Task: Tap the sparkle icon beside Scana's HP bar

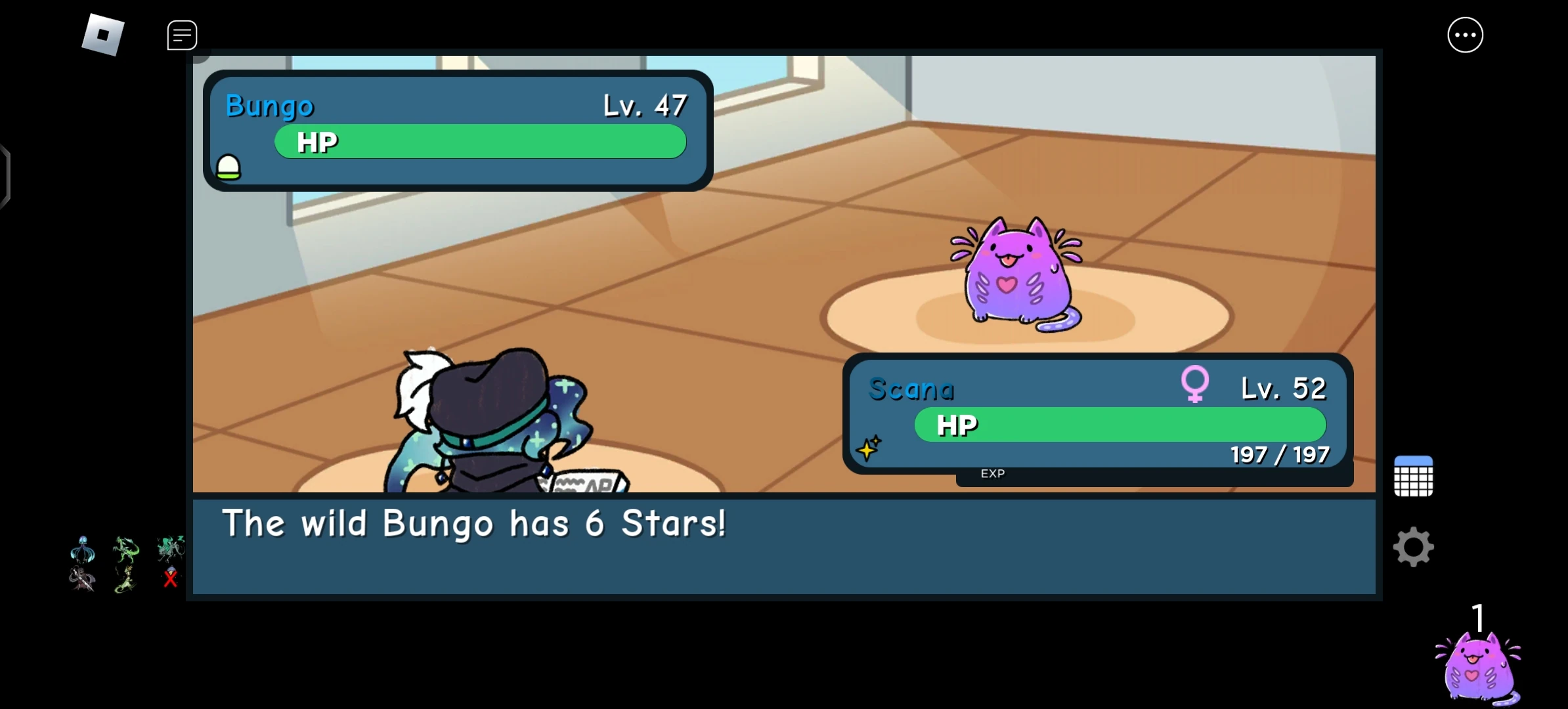Action: pyautogui.click(x=870, y=449)
